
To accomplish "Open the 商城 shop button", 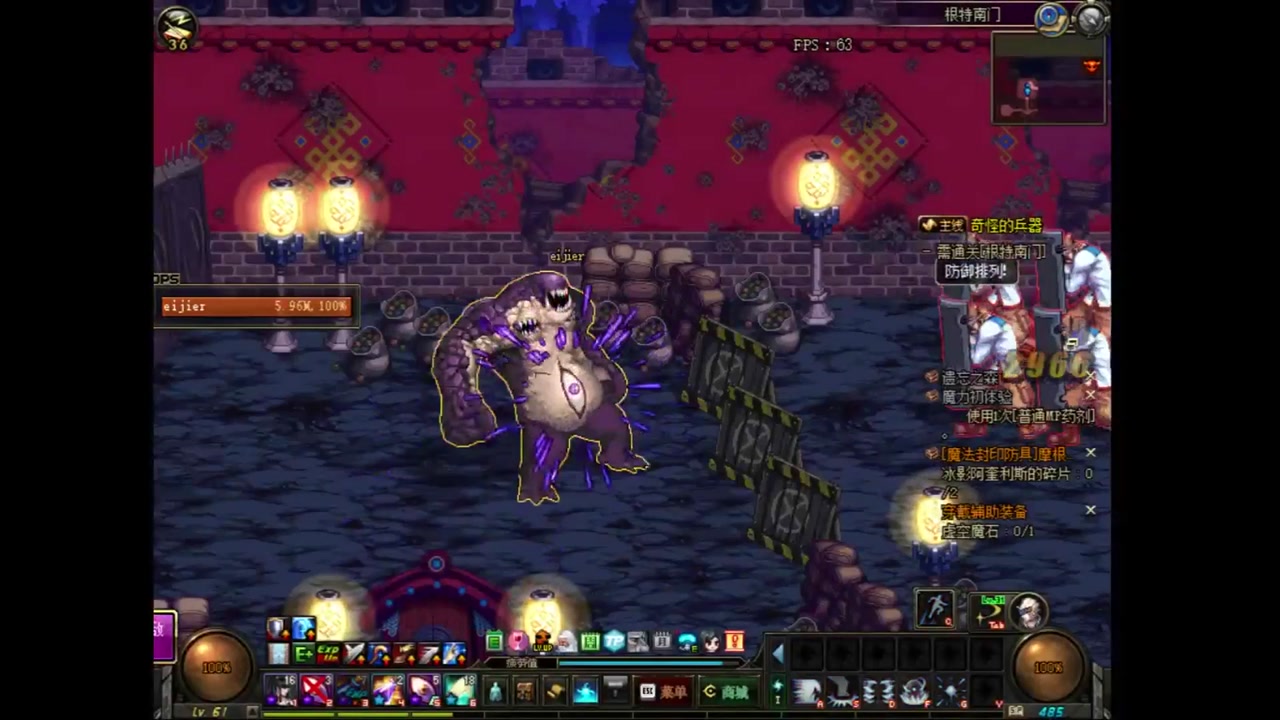I will pos(726,691).
